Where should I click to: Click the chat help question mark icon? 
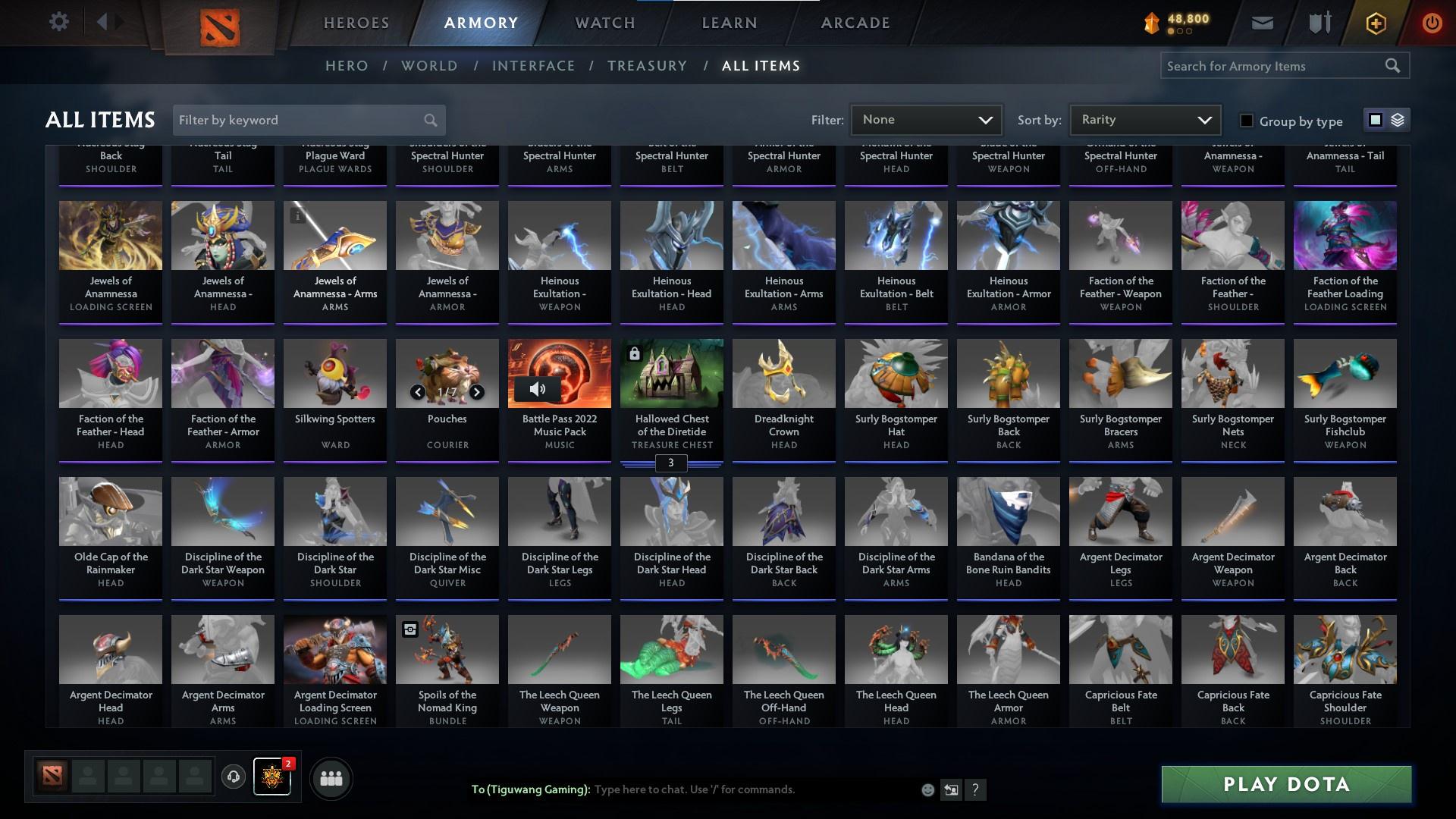click(976, 789)
